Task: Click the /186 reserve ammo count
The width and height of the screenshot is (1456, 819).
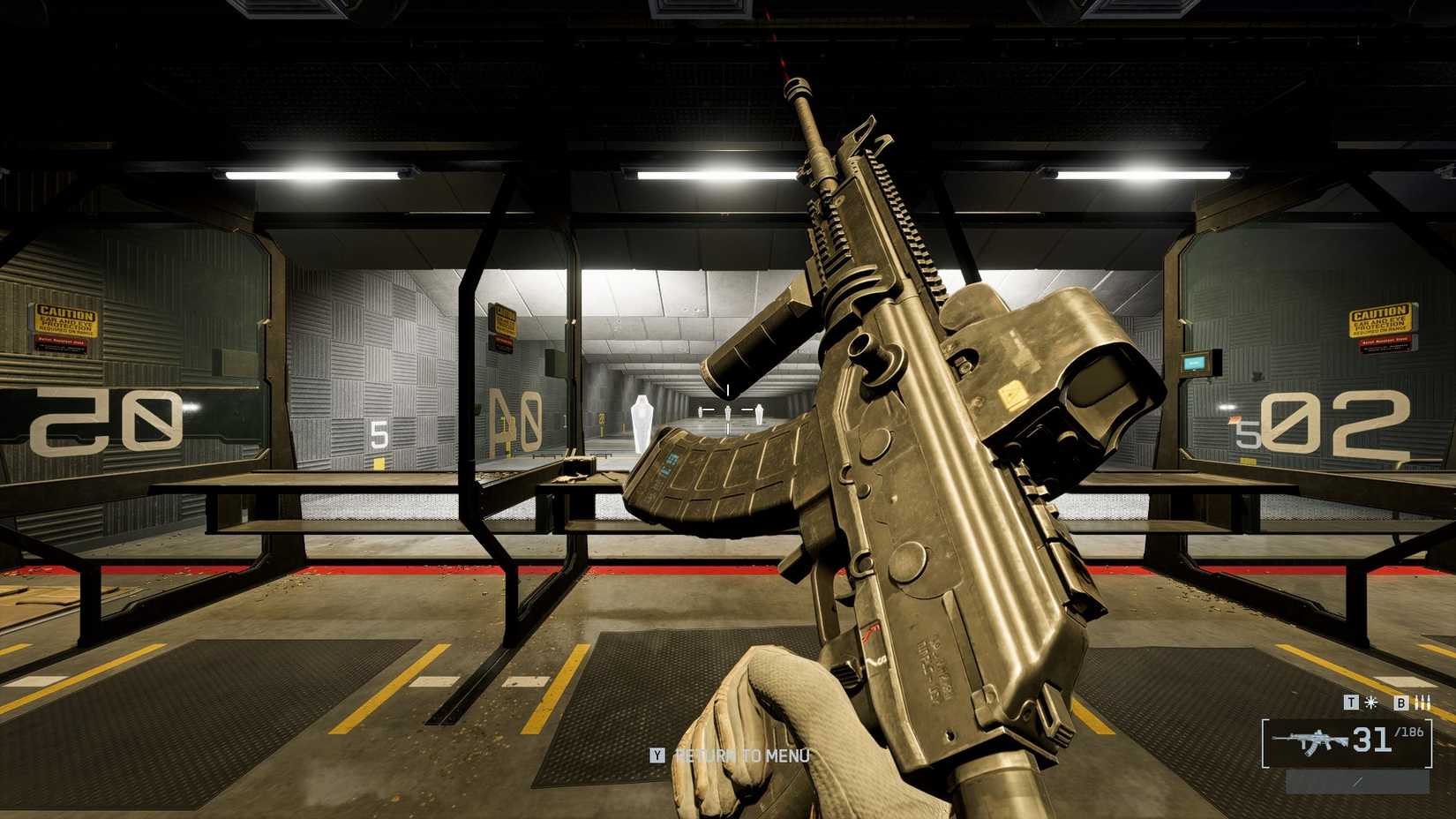Action: (1409, 733)
